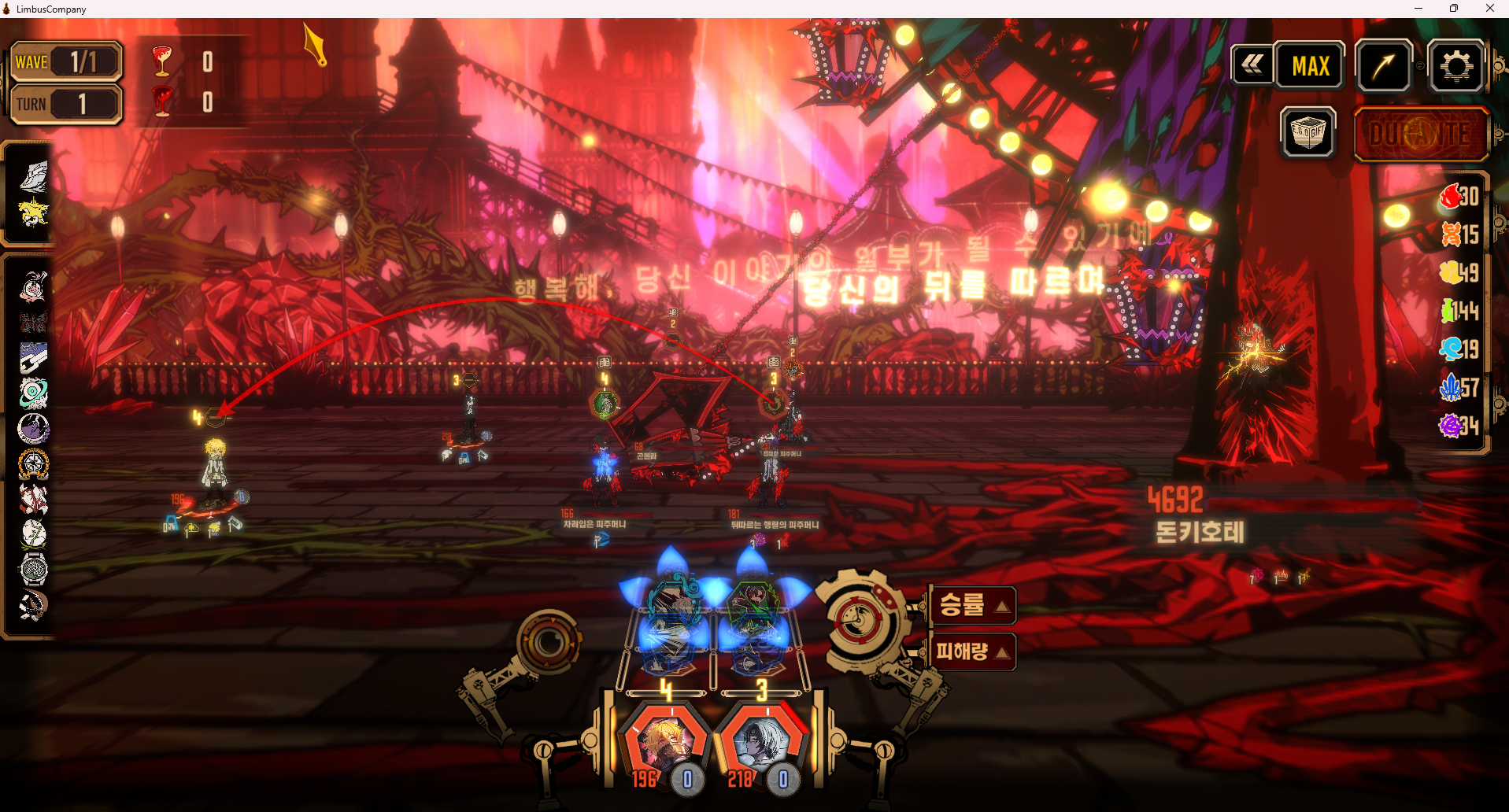
Task: Activate the Durante clock button
Action: coord(1420,135)
